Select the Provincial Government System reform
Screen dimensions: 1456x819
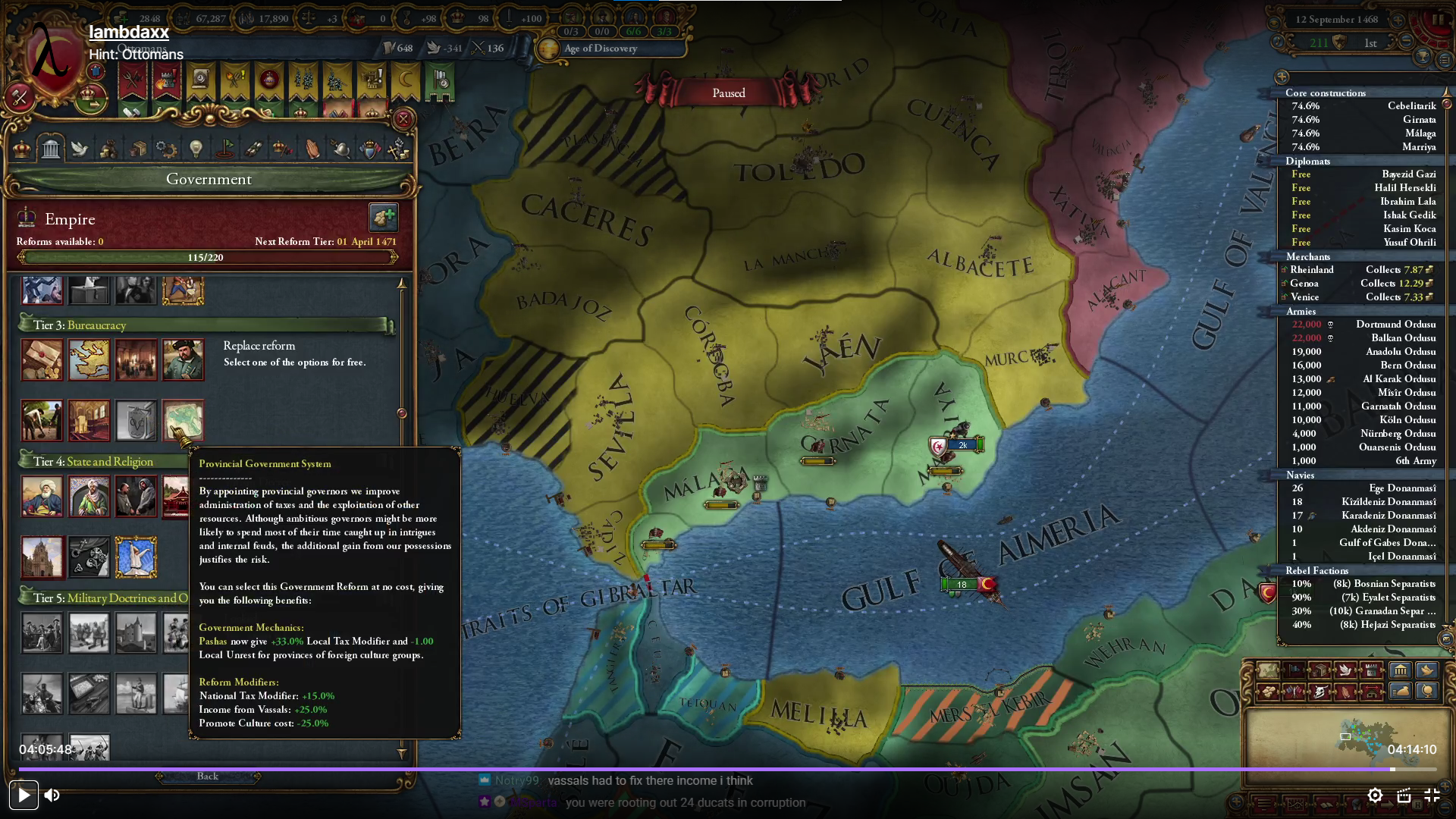click(183, 420)
